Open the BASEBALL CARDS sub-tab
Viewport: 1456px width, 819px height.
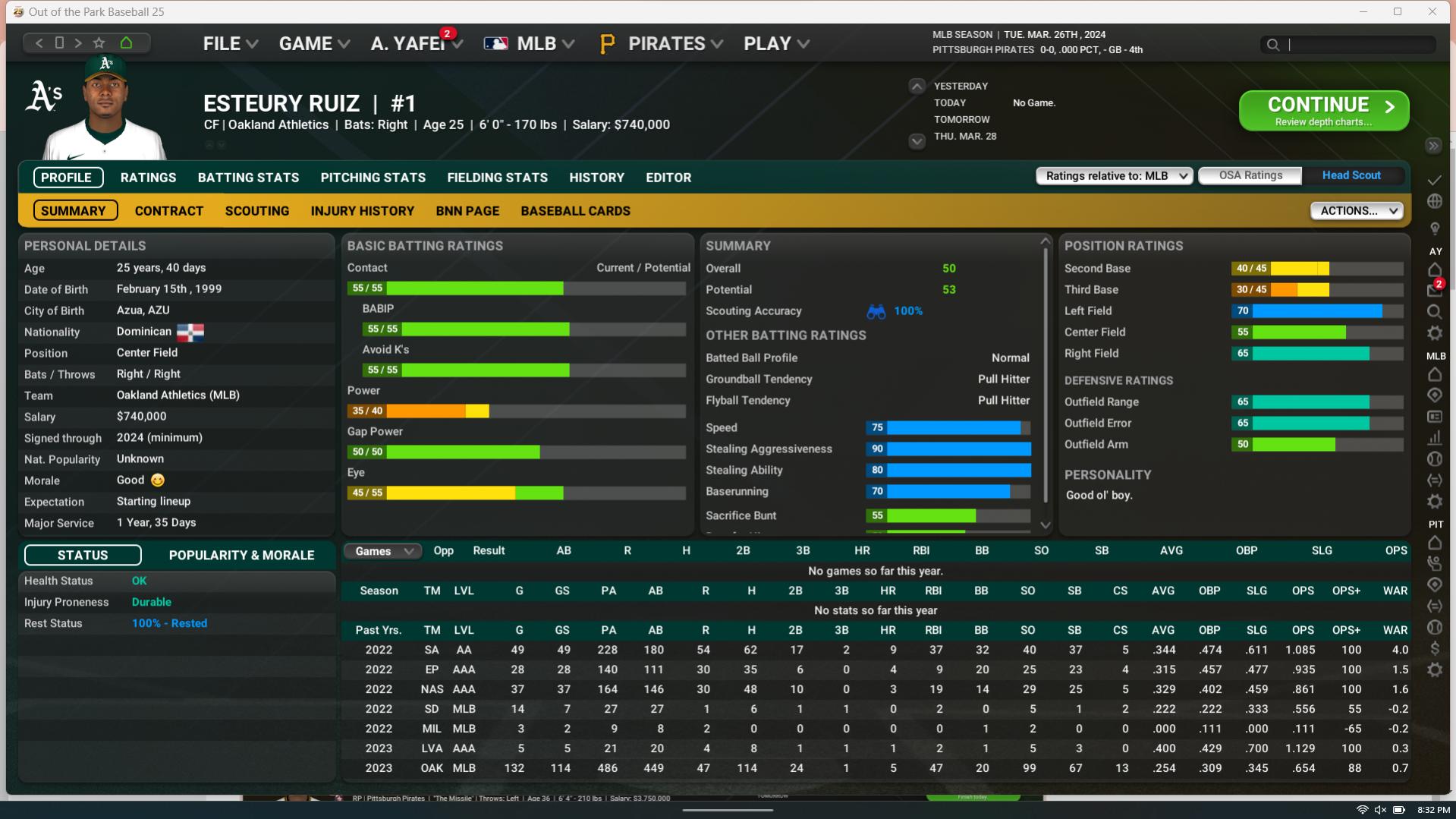point(575,211)
